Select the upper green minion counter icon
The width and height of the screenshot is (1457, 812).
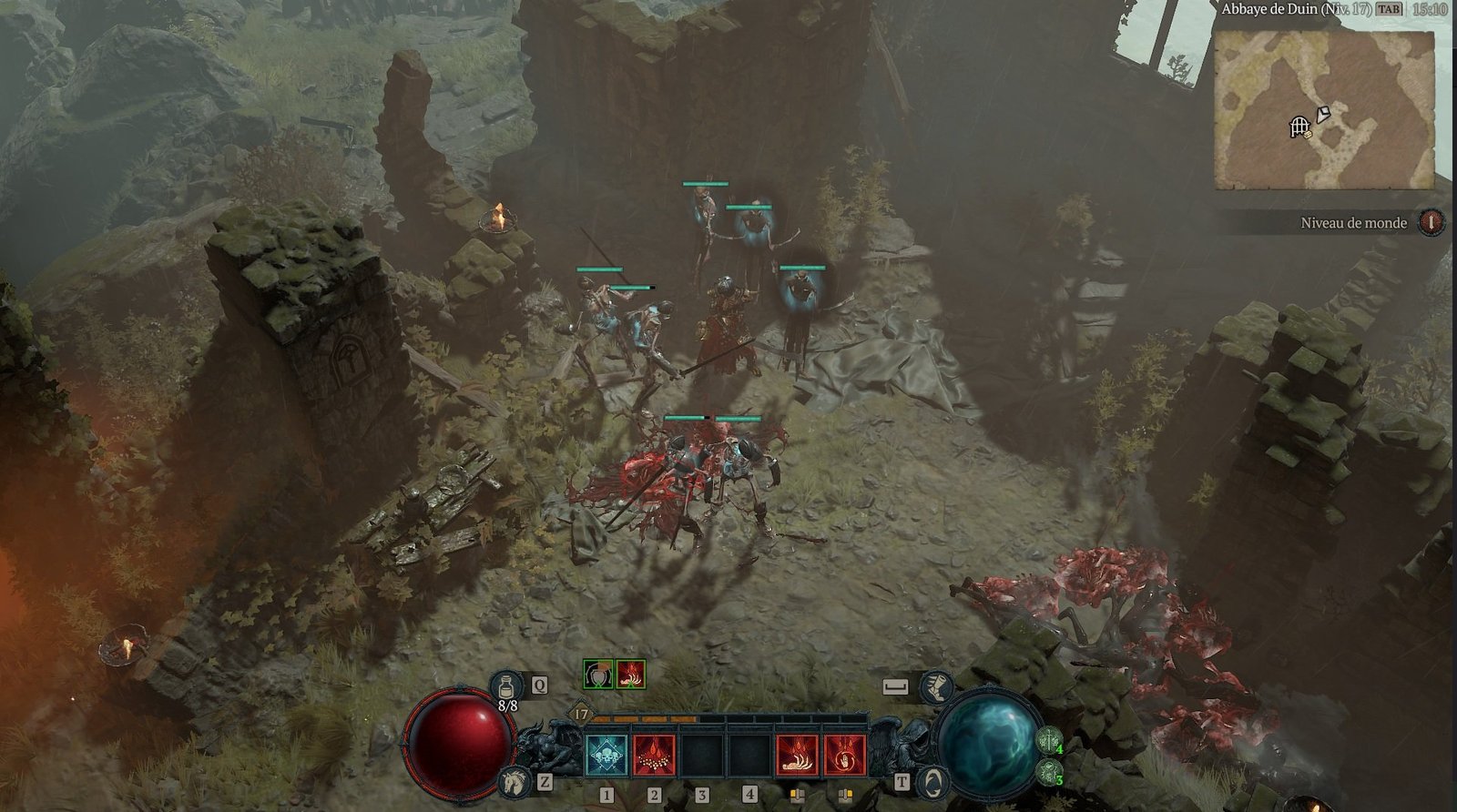pyautogui.click(x=1050, y=739)
